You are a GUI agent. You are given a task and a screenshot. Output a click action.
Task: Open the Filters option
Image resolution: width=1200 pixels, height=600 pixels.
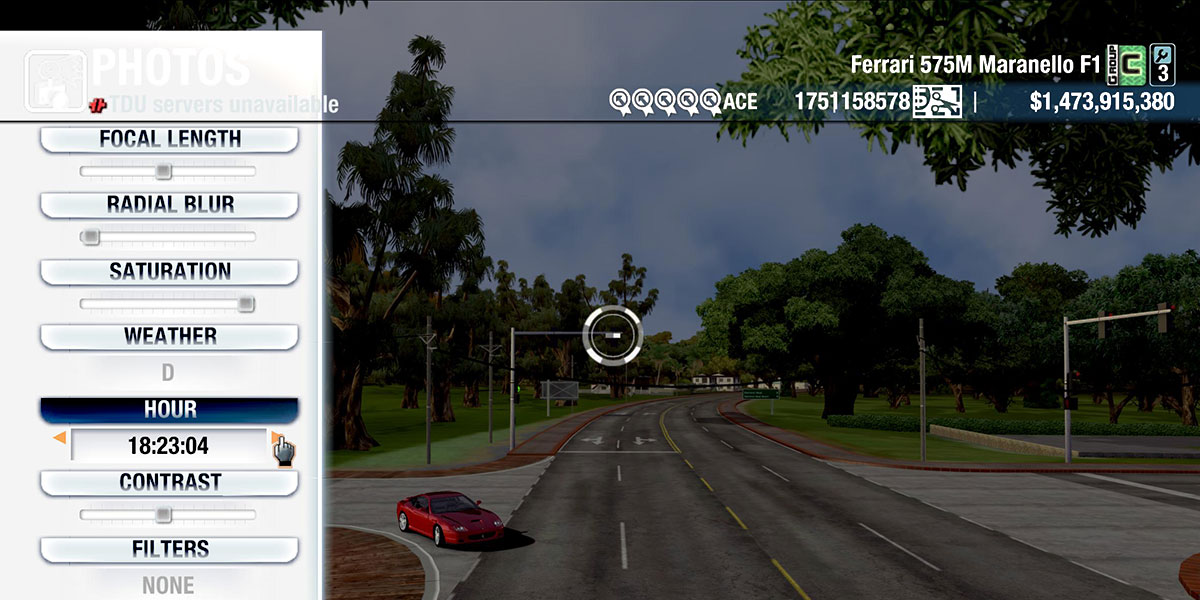tap(169, 549)
